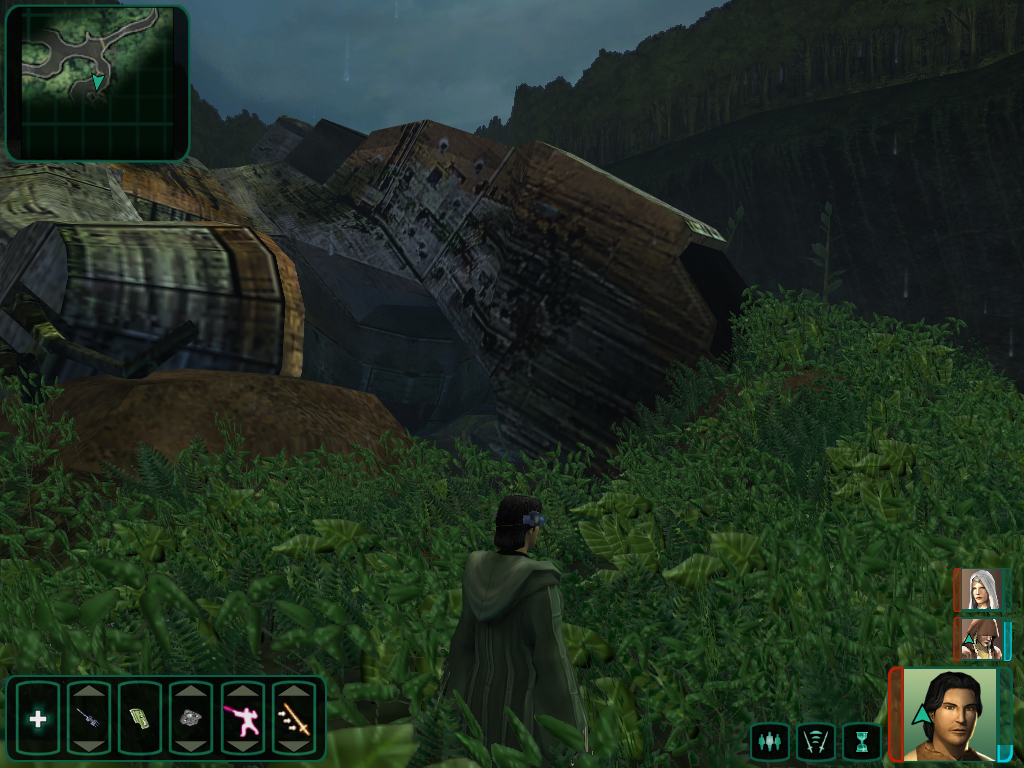Click the hourglass pause button
The height and width of the screenshot is (768, 1024).
tap(860, 742)
